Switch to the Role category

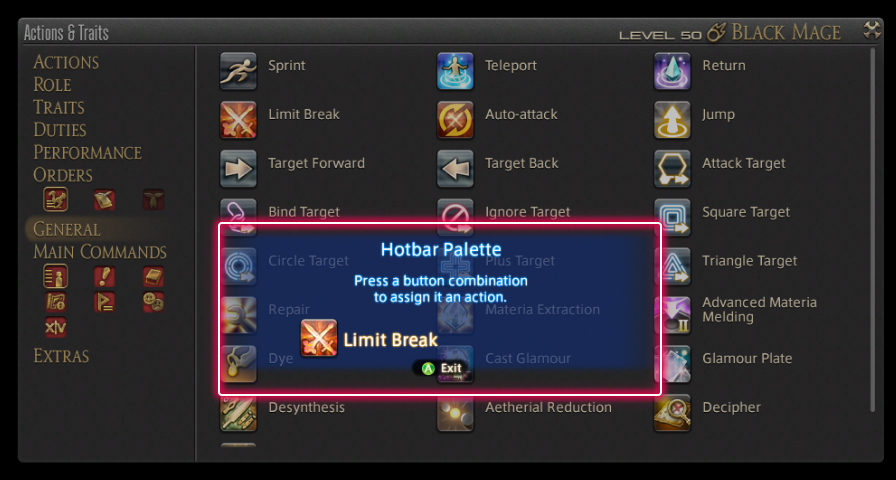pos(52,85)
